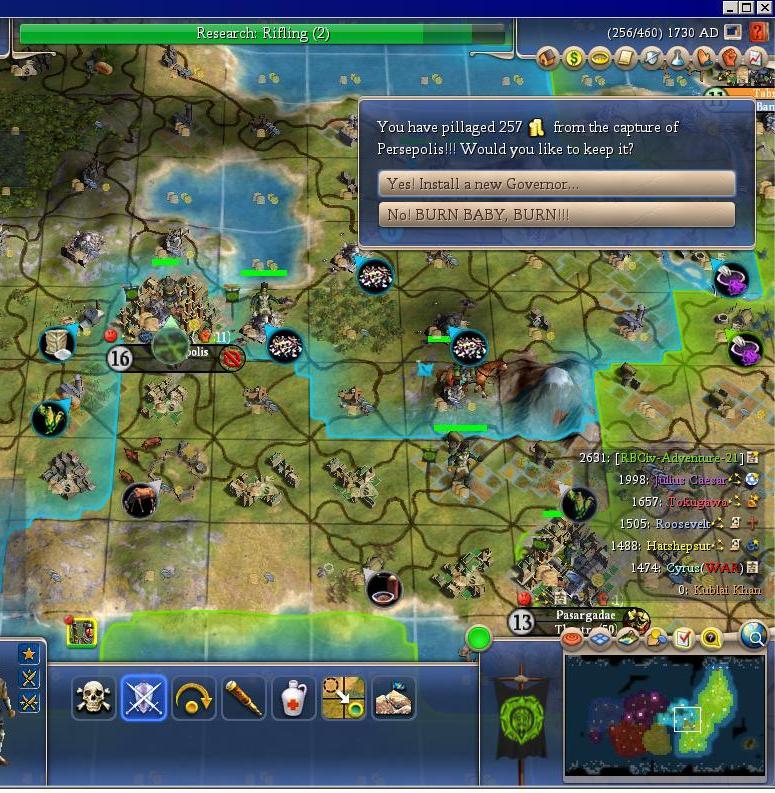The height and width of the screenshot is (793, 775).
Task: Use the heal jug command
Action: (294, 698)
